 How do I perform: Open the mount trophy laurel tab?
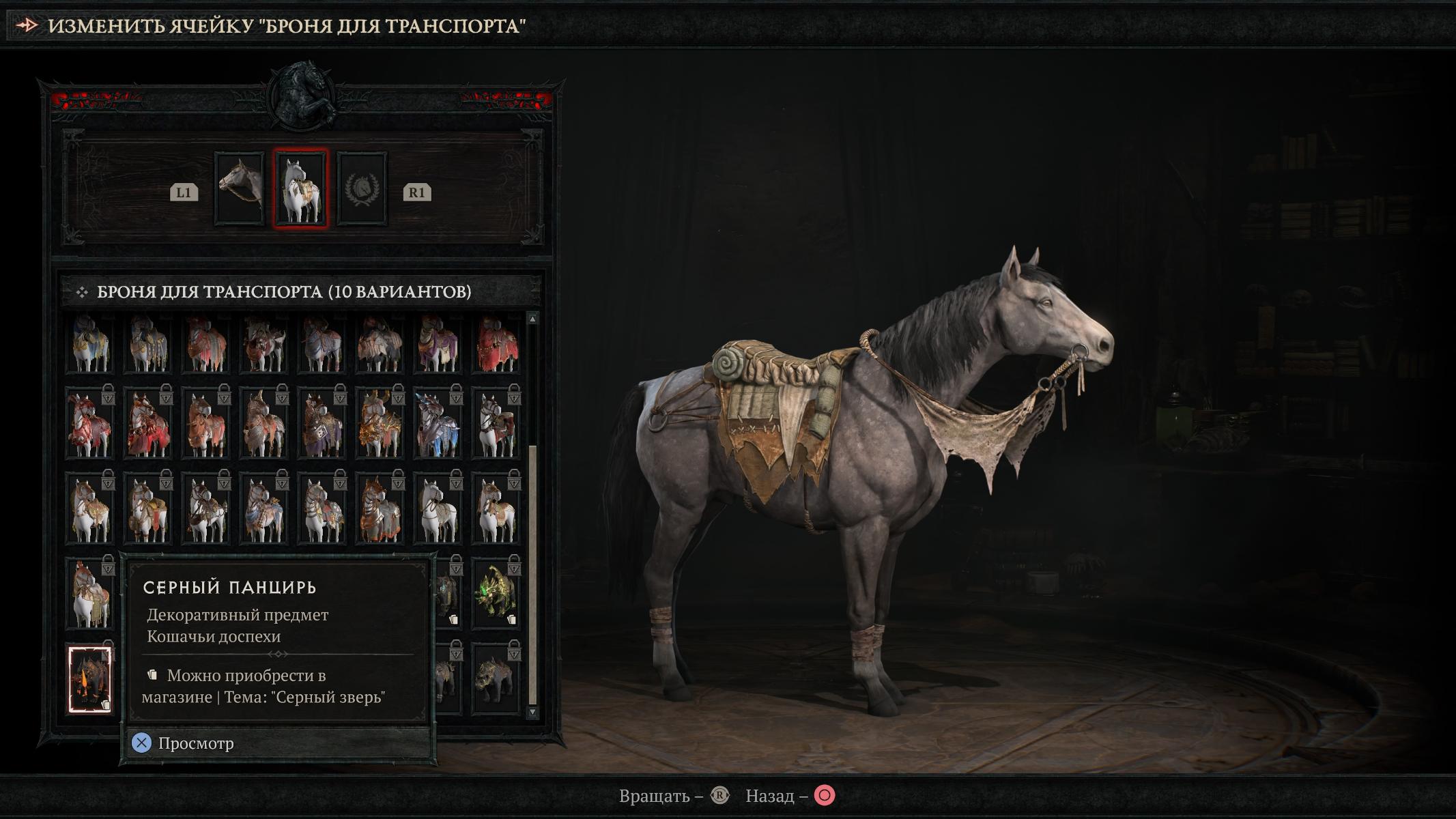(x=362, y=188)
